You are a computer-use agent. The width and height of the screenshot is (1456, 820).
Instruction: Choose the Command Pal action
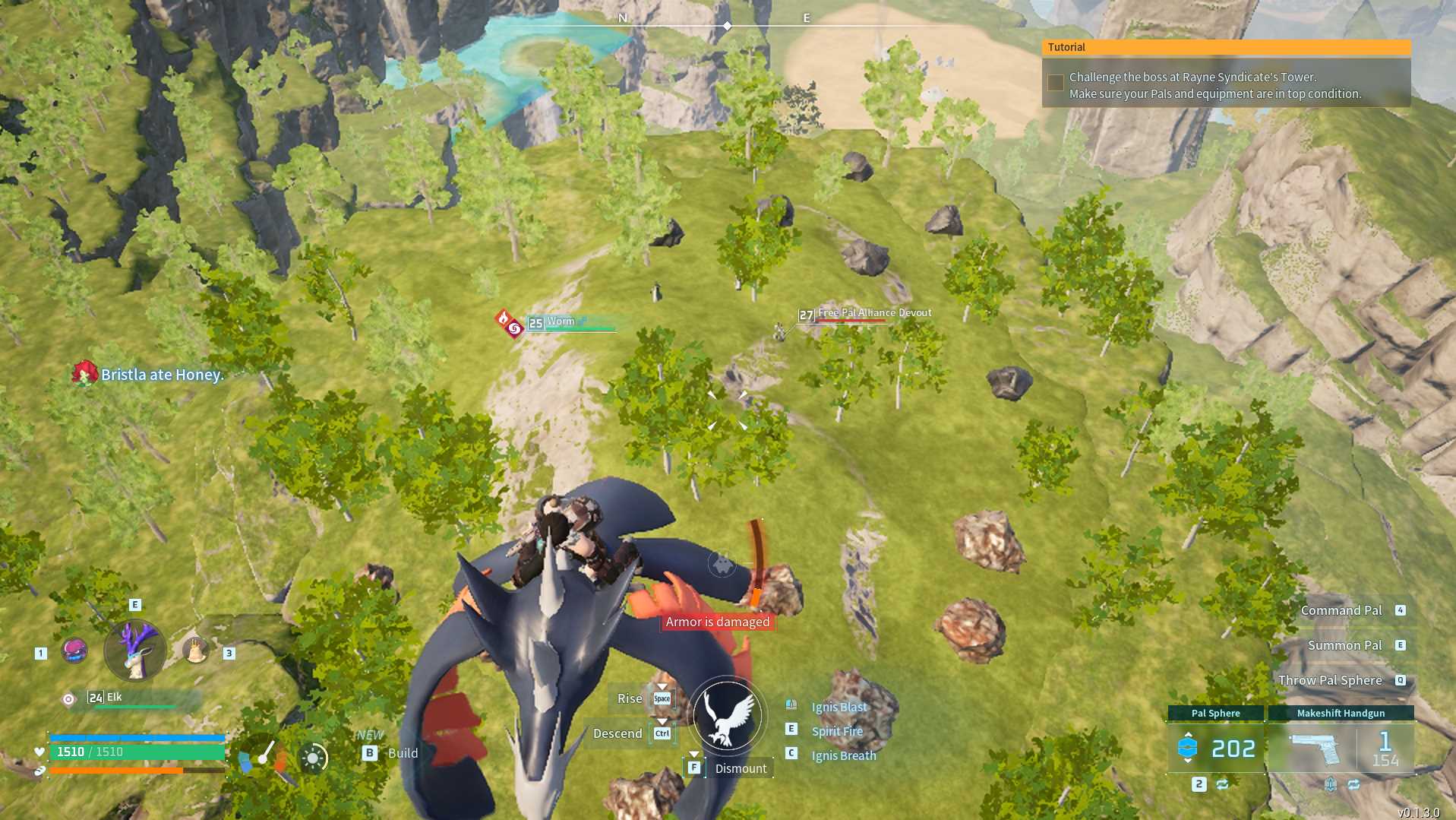[x=1341, y=610]
